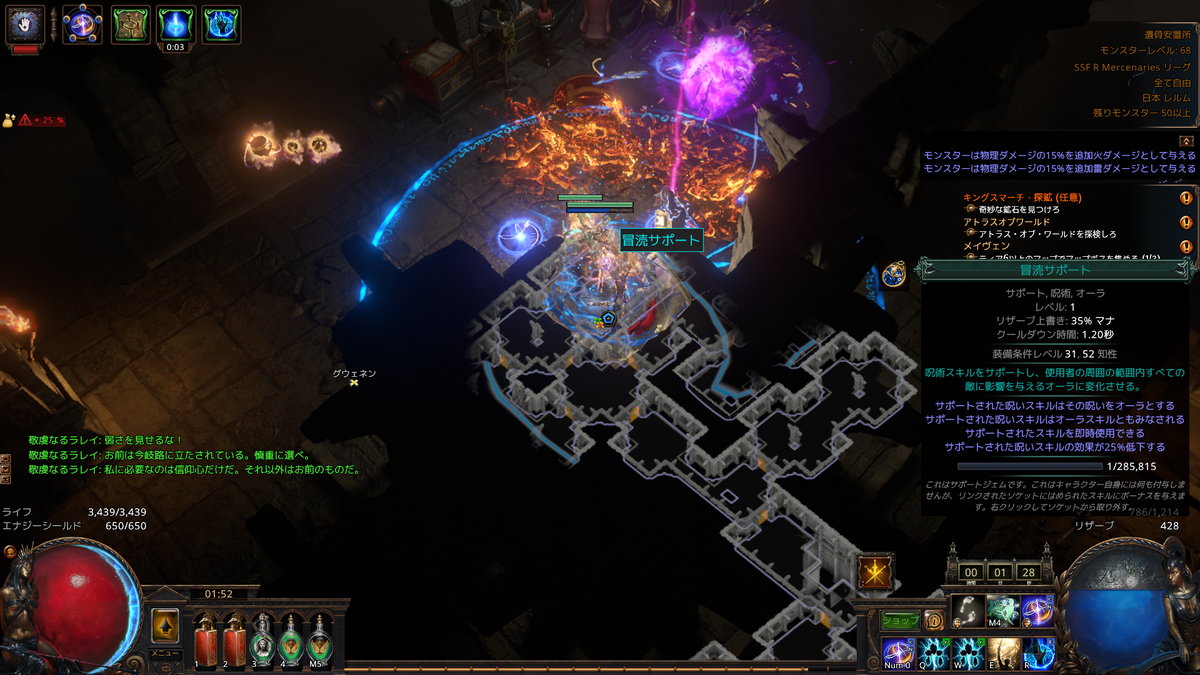Click the white hand buff icon
Image resolution: width=1200 pixels, height=675 pixels.
(x=26, y=24)
